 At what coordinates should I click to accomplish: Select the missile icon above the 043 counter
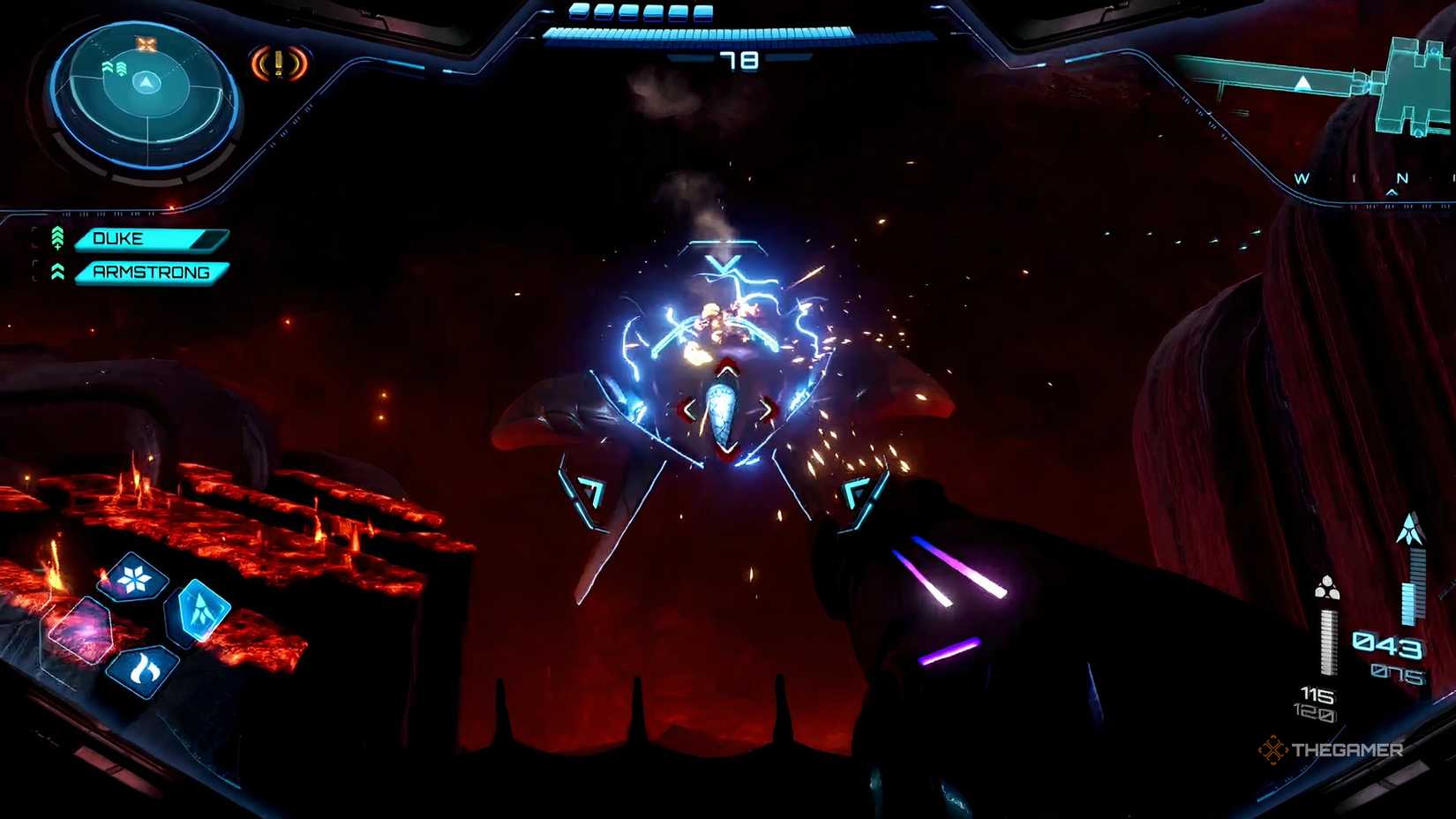pyautogui.click(x=1408, y=526)
